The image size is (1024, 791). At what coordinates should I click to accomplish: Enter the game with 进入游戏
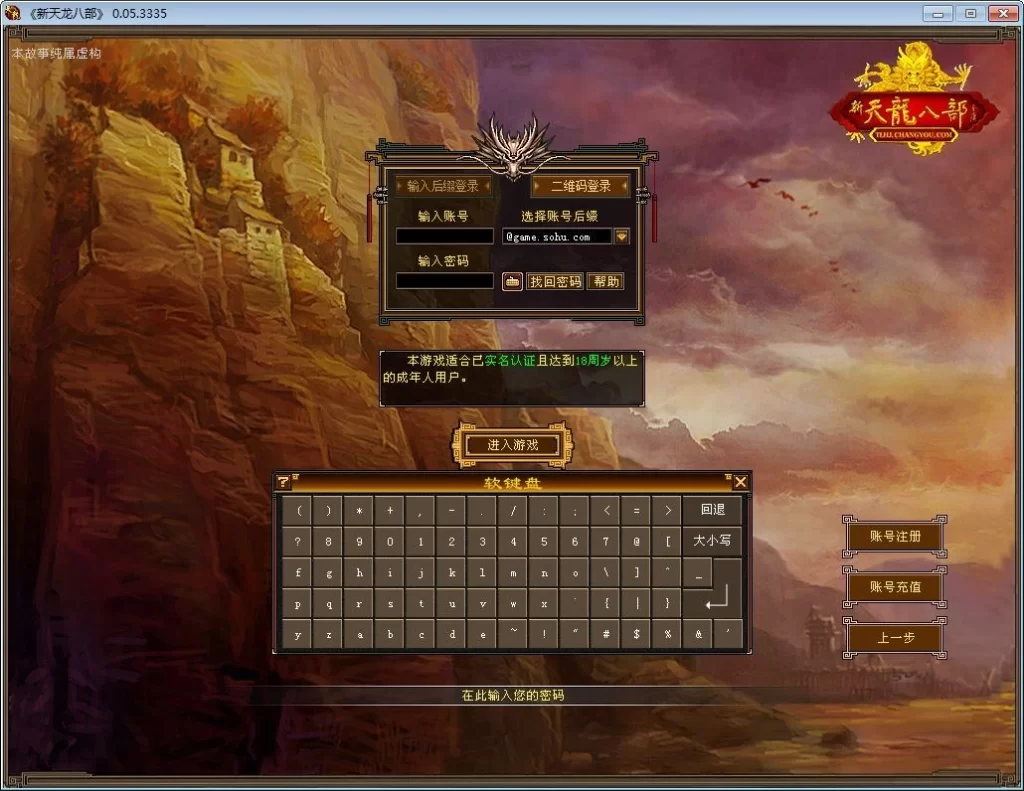click(x=512, y=445)
